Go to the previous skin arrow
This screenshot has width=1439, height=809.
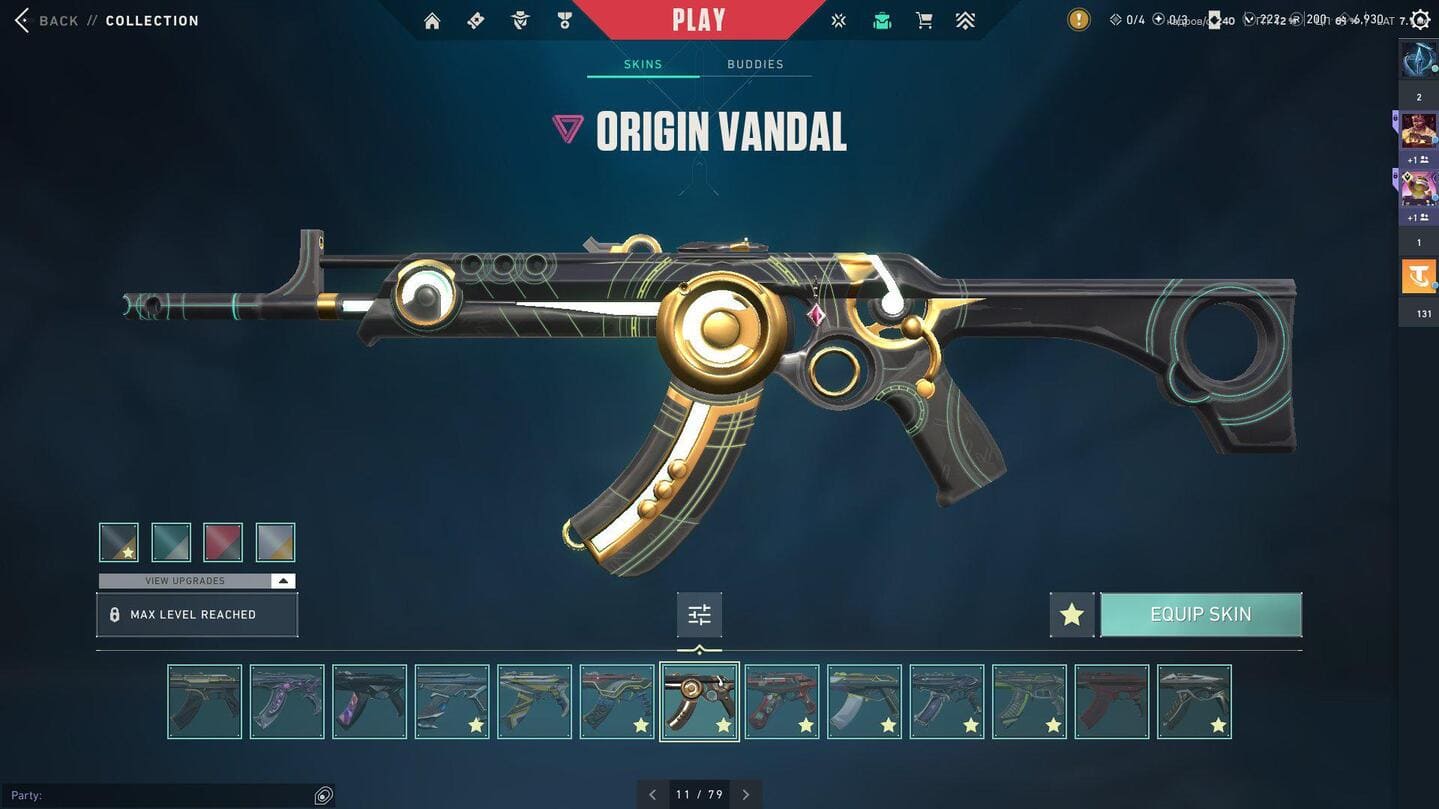(653, 795)
